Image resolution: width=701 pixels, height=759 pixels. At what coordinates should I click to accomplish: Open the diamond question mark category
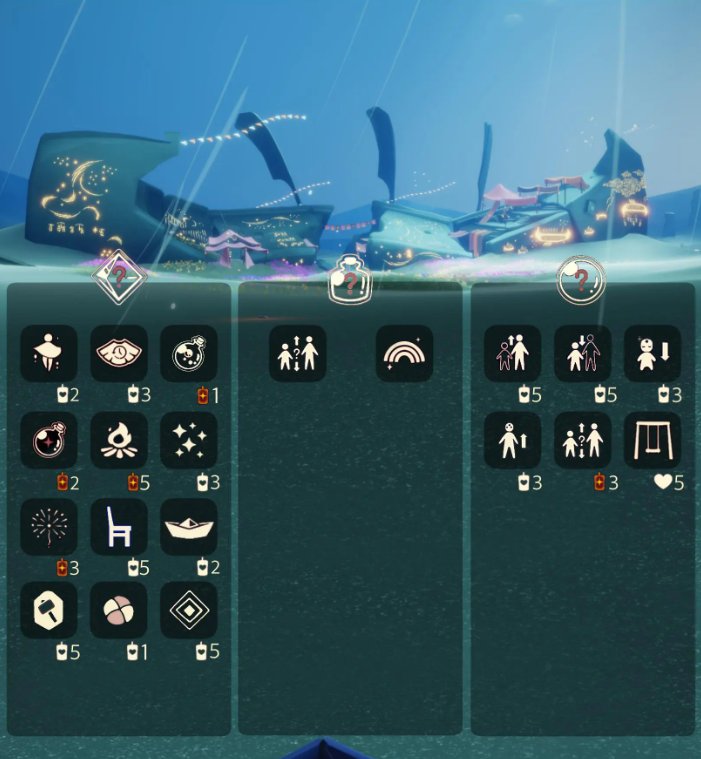point(120,274)
